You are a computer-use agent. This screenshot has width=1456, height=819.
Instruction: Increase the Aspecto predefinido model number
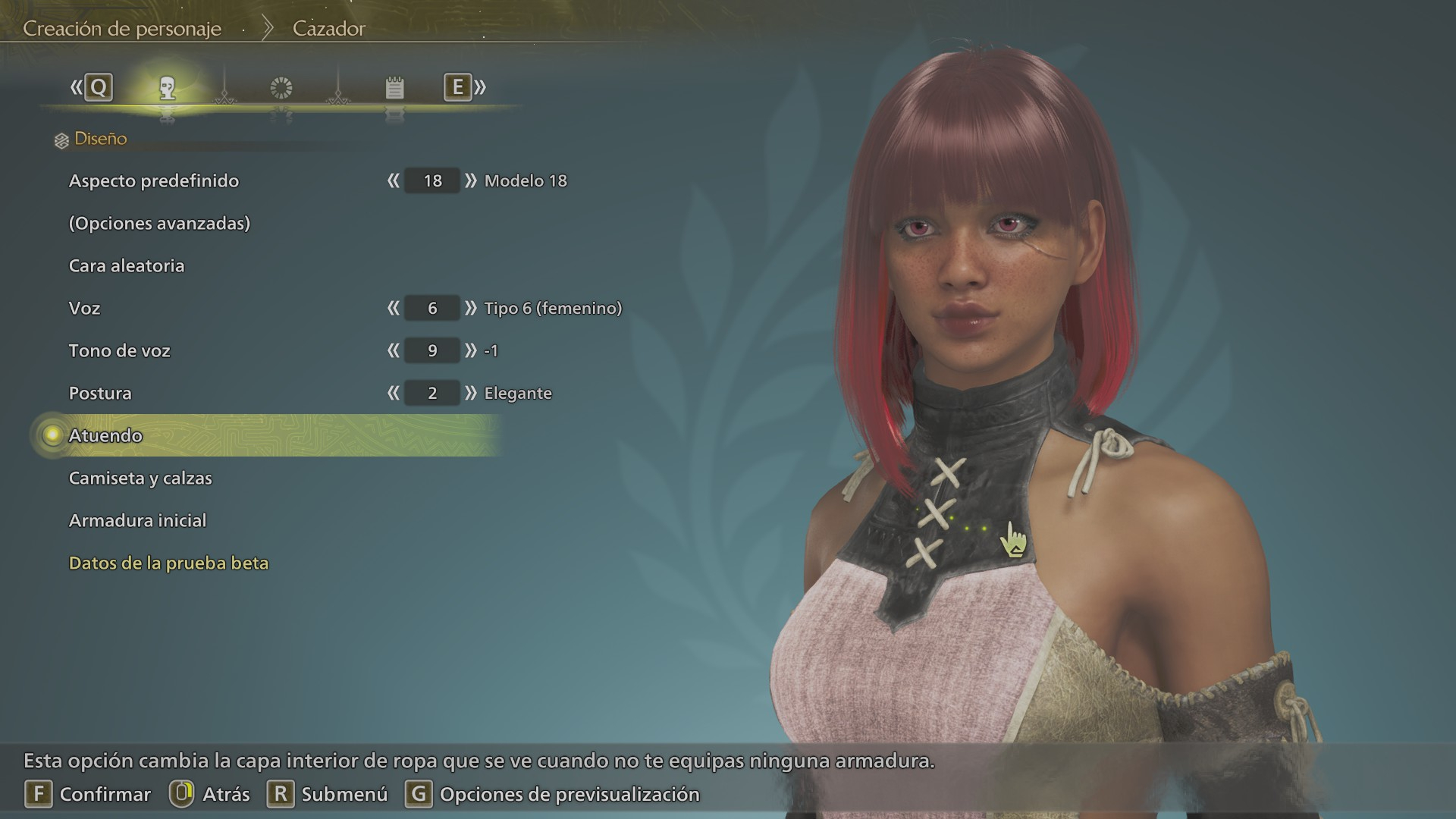coord(471,180)
